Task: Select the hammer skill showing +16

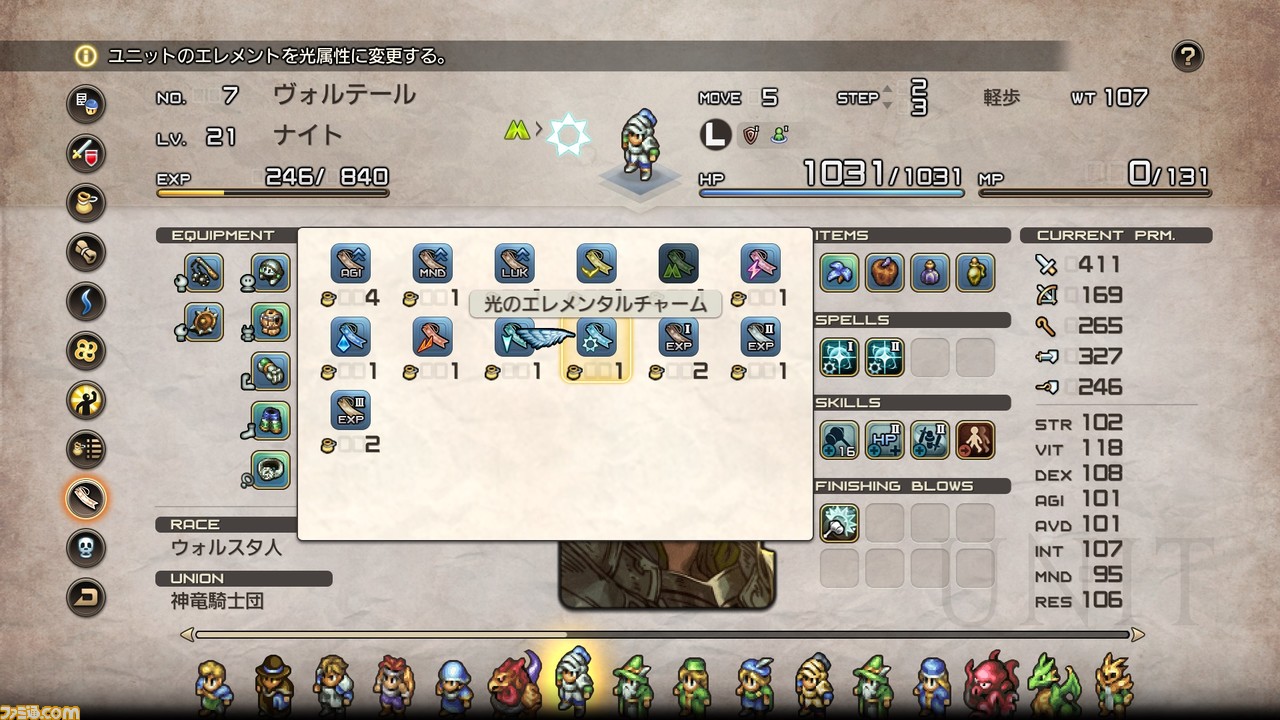Action: [839, 439]
